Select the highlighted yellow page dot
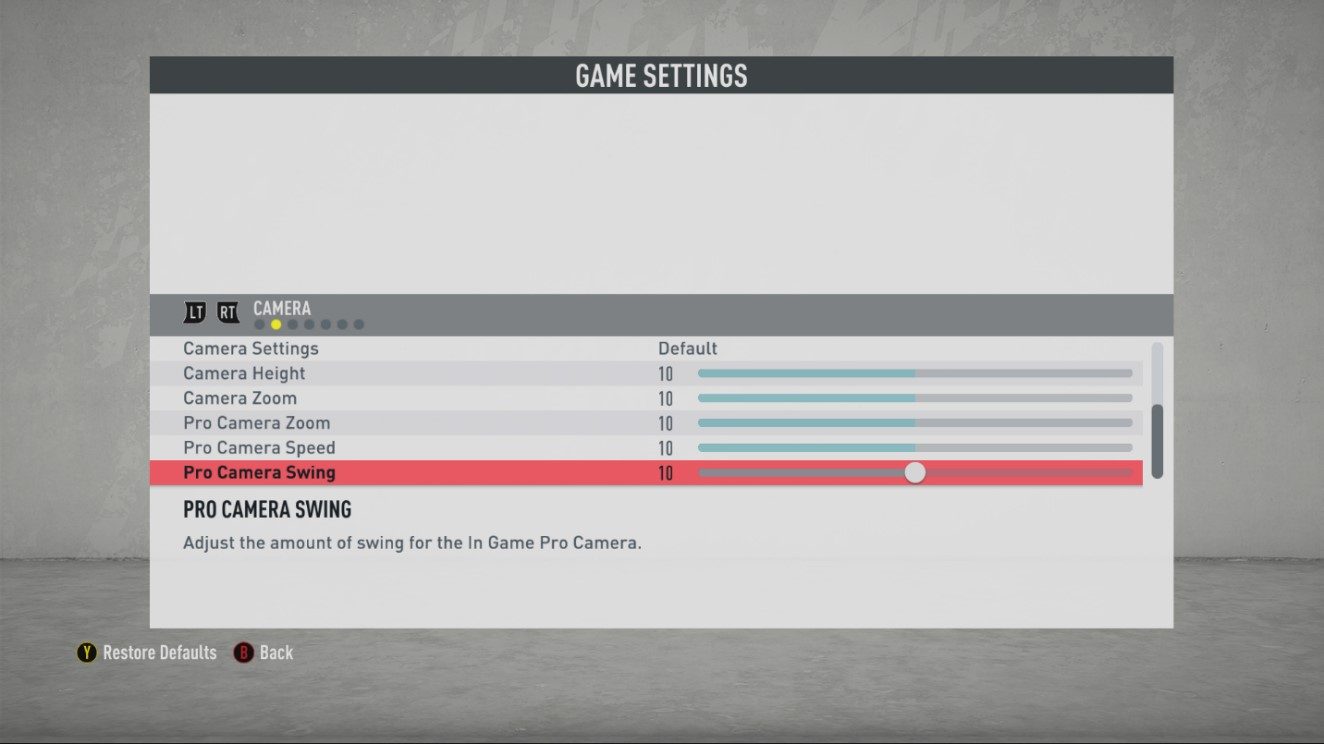Screen dimensions: 1324x744 point(276,324)
